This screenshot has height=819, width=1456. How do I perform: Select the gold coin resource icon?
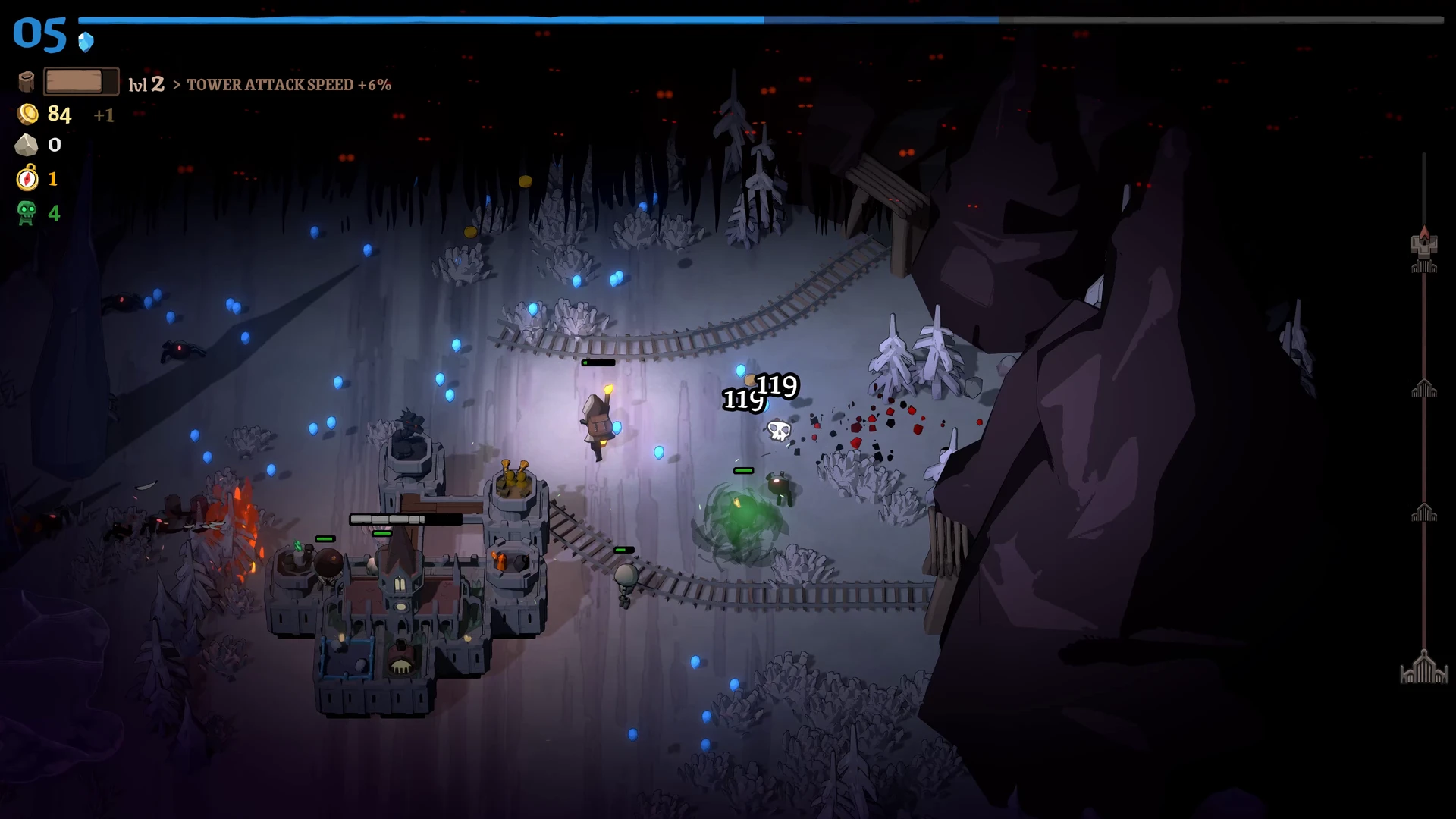[27, 114]
